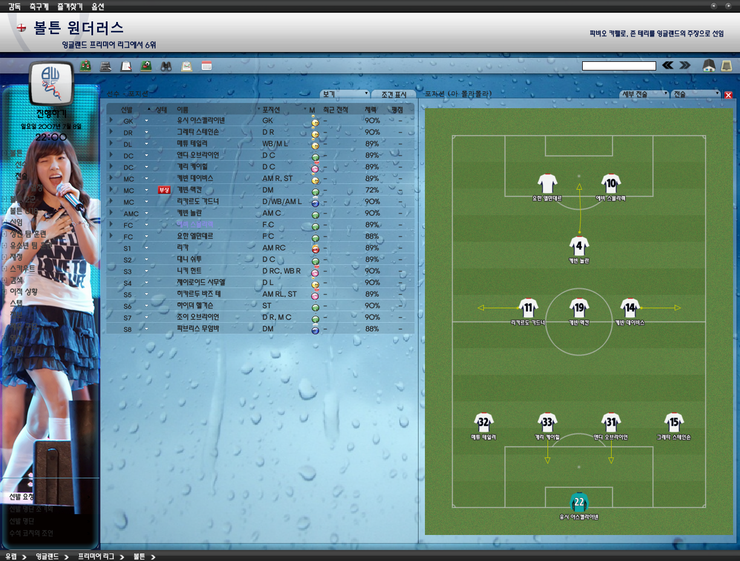
Task: Click the search text field
Action: 618,66
